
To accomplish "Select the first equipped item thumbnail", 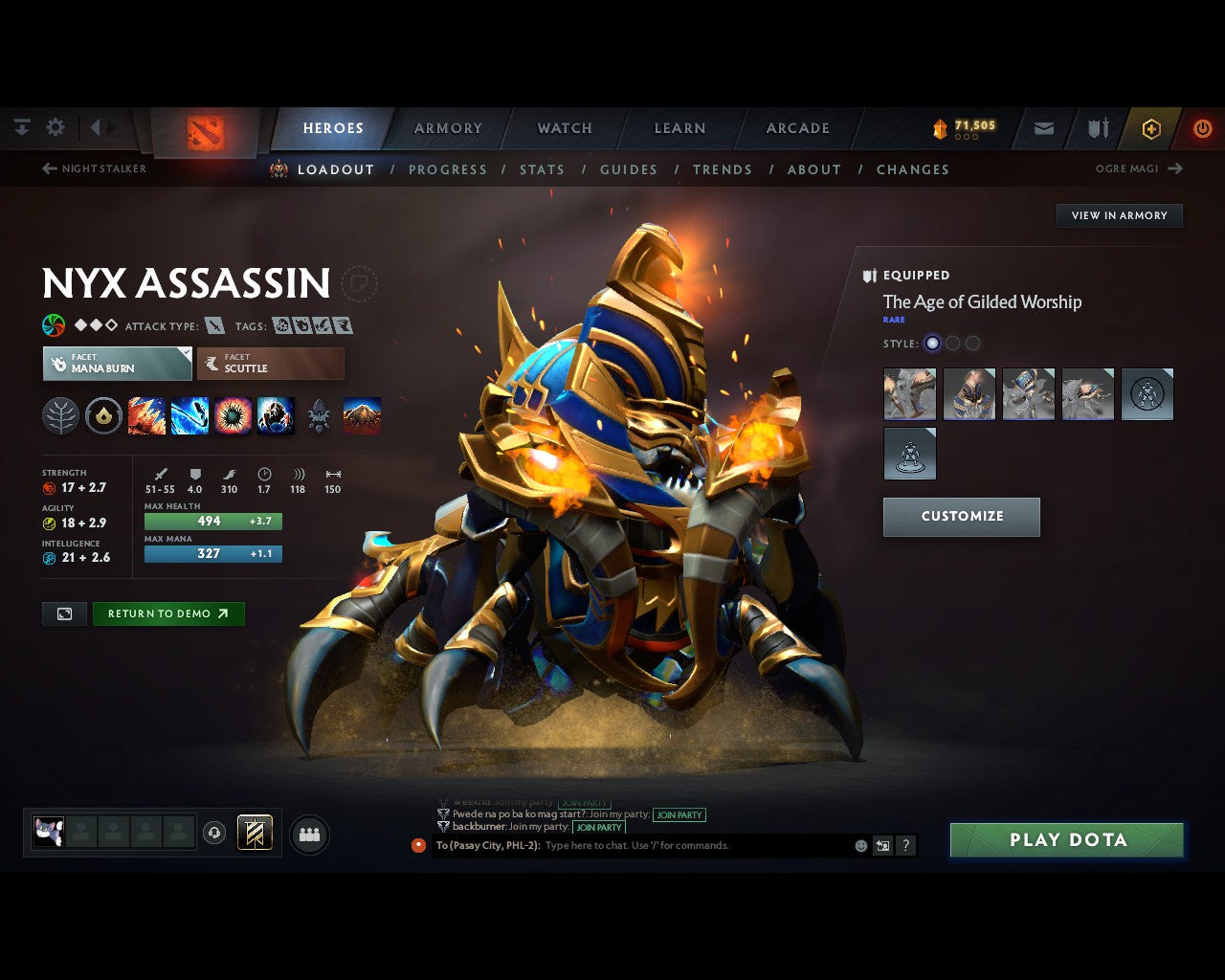I will click(908, 393).
